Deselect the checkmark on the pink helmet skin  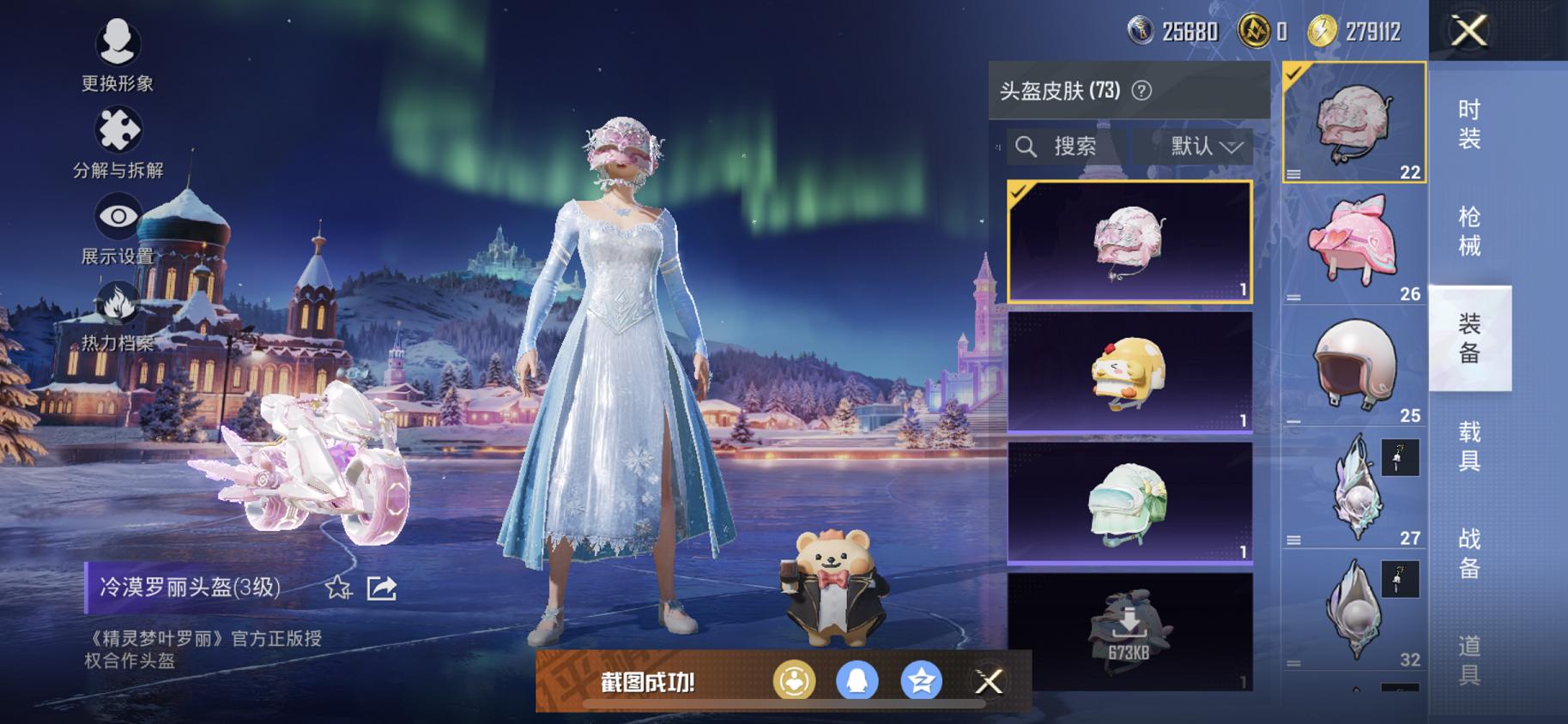(x=1021, y=193)
